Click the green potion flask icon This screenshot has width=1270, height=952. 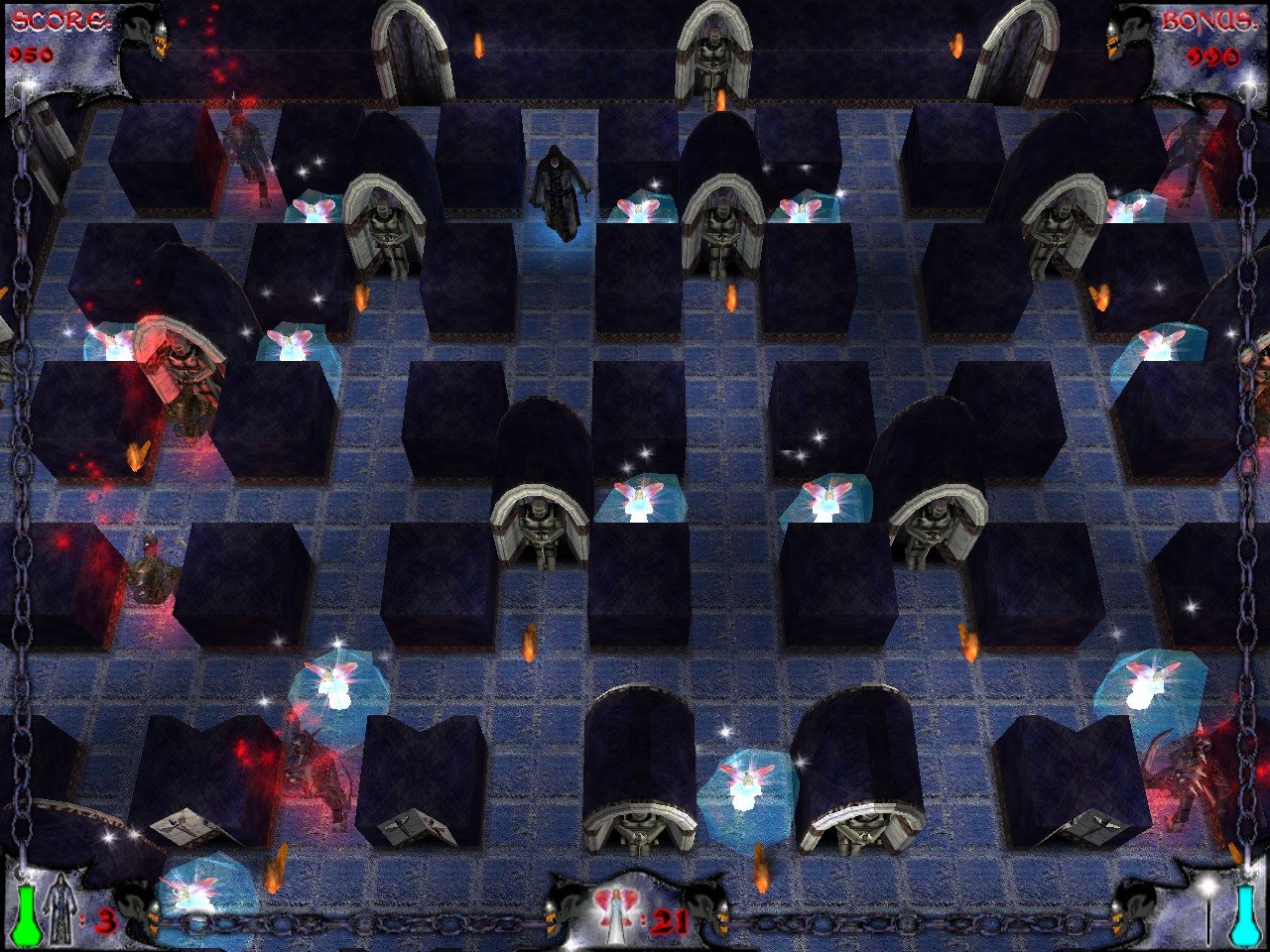(27, 914)
